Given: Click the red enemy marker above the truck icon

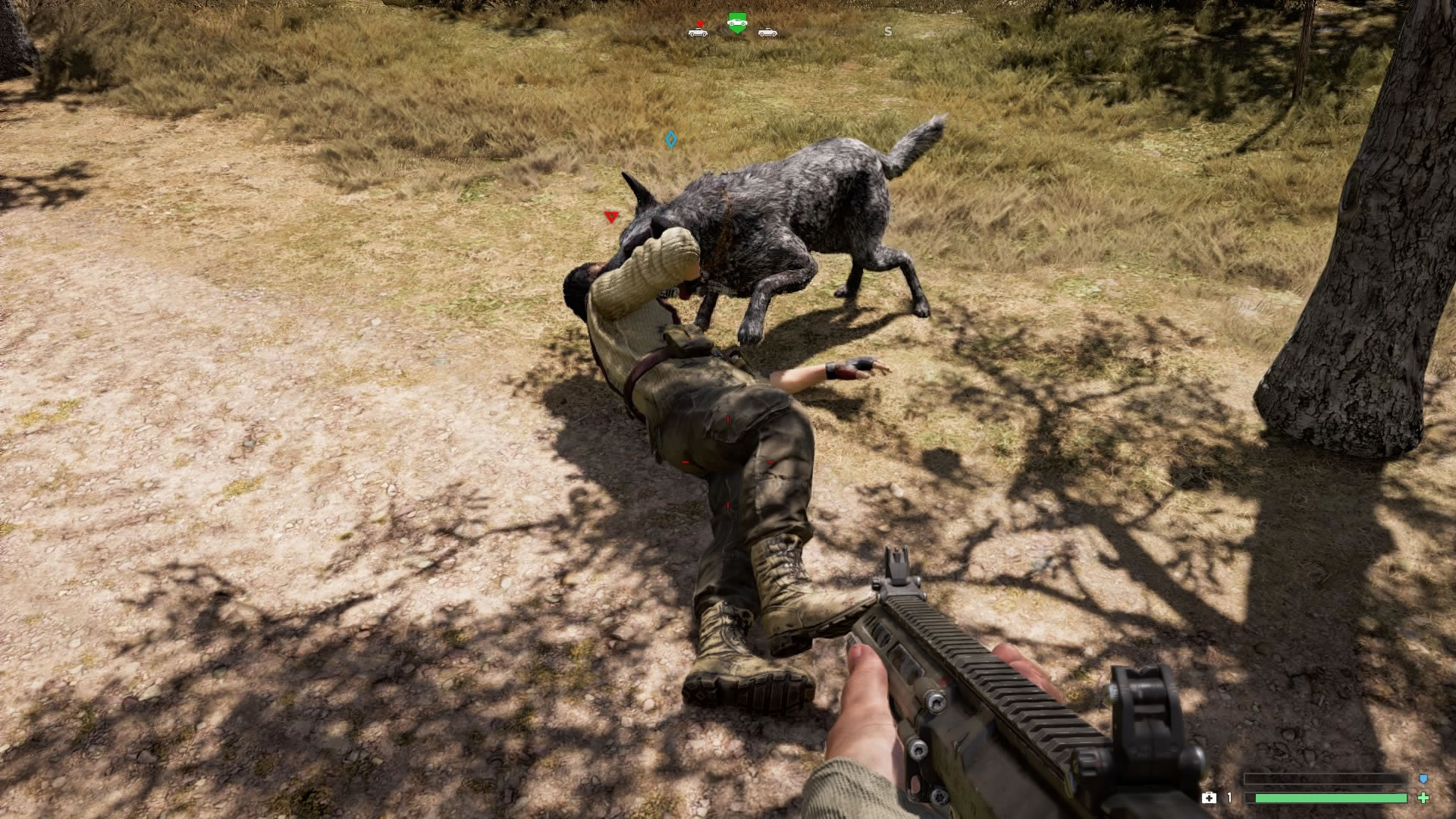Looking at the screenshot, I should pyautogui.click(x=700, y=23).
